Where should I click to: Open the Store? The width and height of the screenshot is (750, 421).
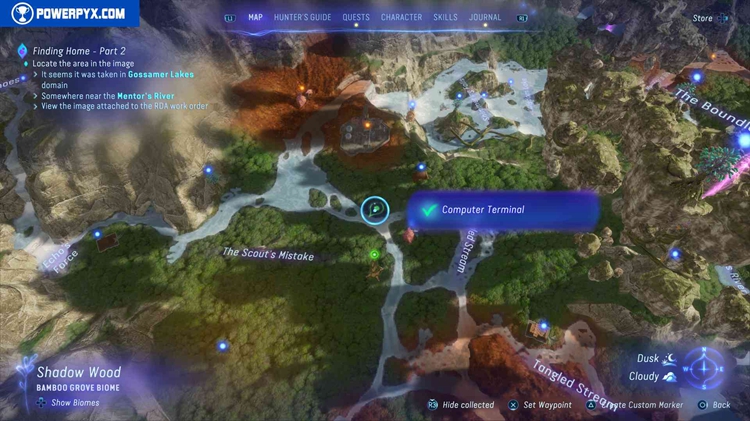click(703, 18)
